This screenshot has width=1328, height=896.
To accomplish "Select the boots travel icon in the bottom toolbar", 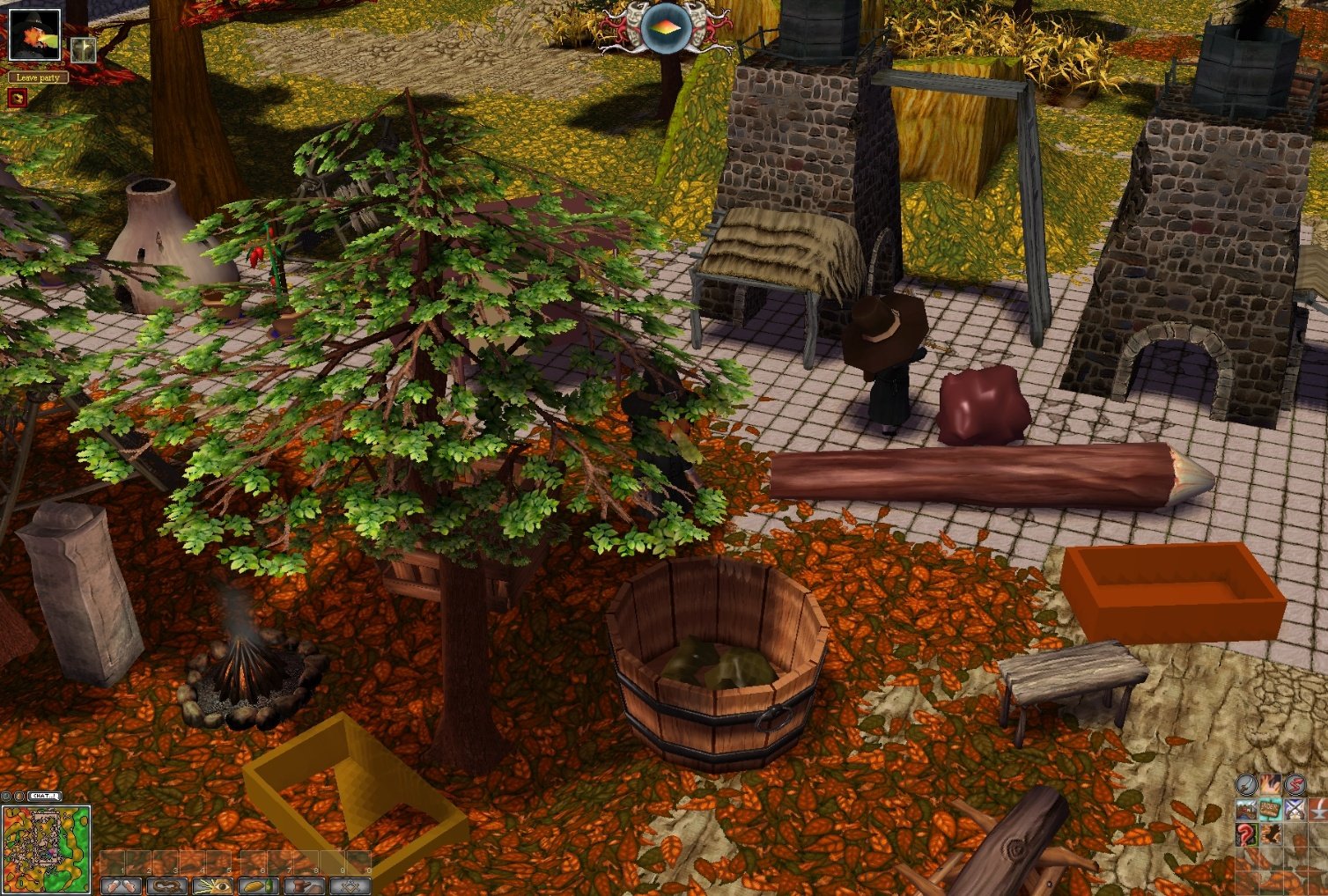I will click(122, 885).
